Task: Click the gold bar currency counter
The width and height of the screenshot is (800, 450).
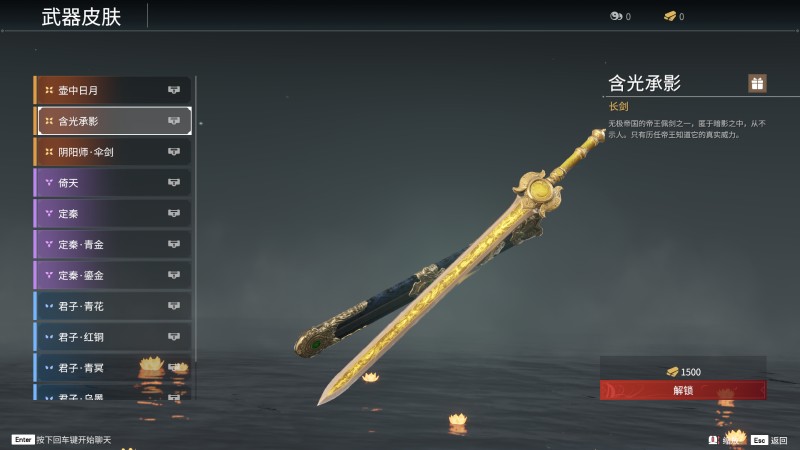Action: tap(674, 16)
